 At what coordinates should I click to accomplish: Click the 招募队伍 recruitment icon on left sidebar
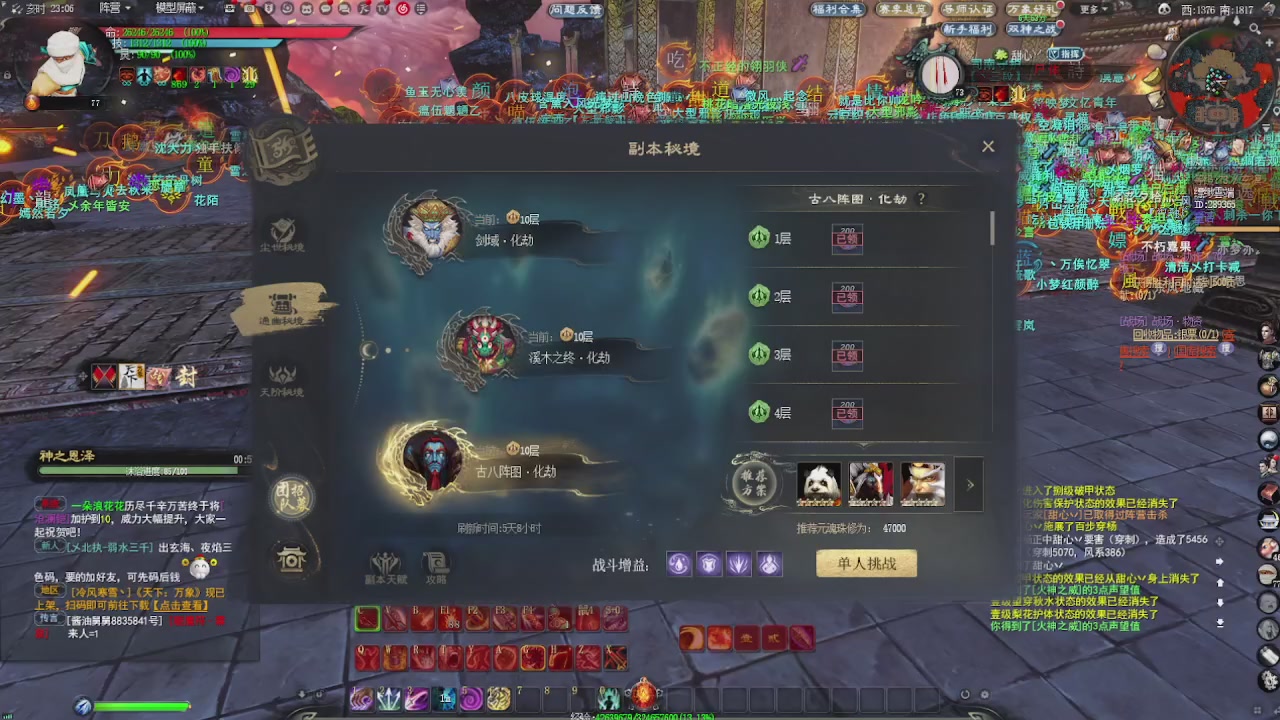point(290,497)
